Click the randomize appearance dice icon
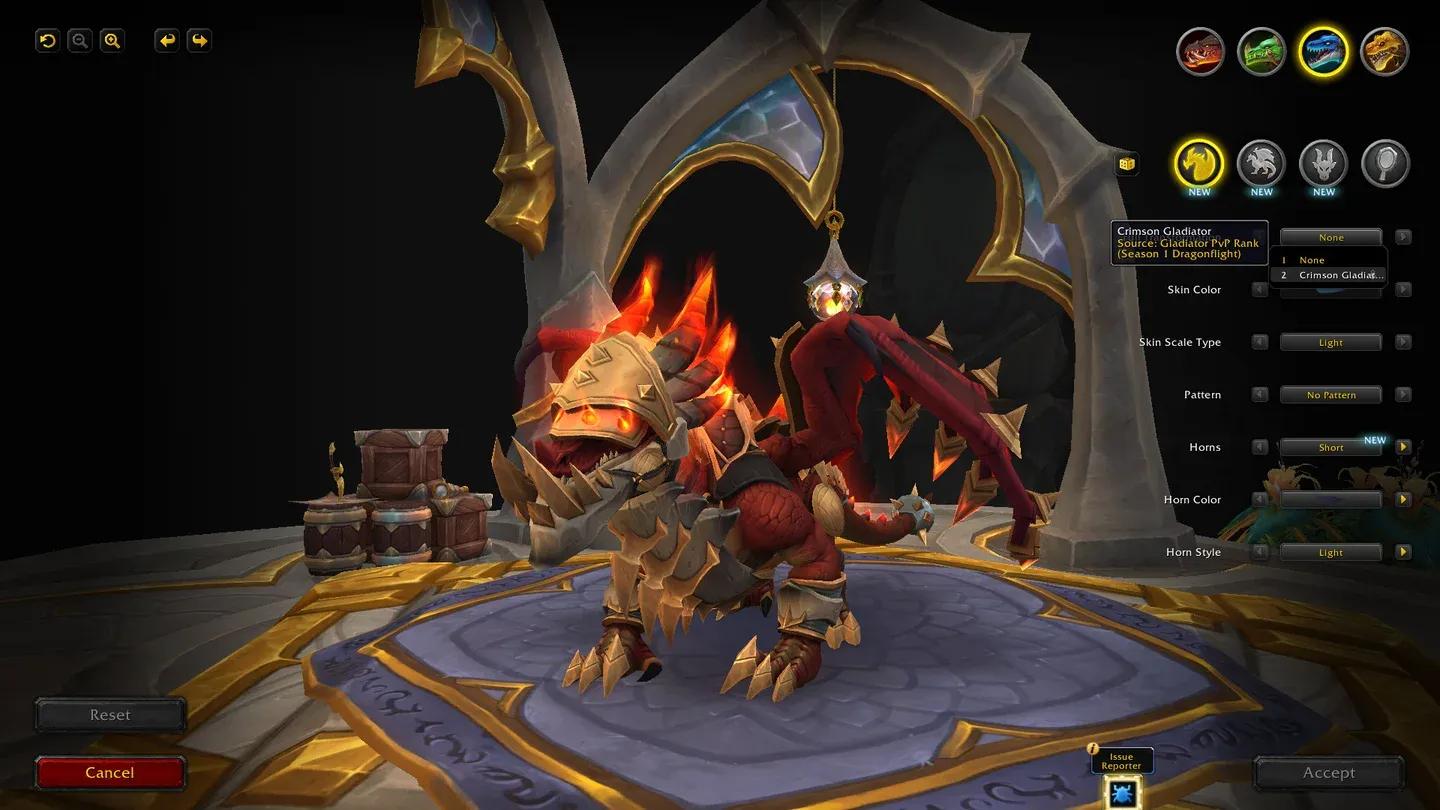The image size is (1440, 810). (1126, 162)
